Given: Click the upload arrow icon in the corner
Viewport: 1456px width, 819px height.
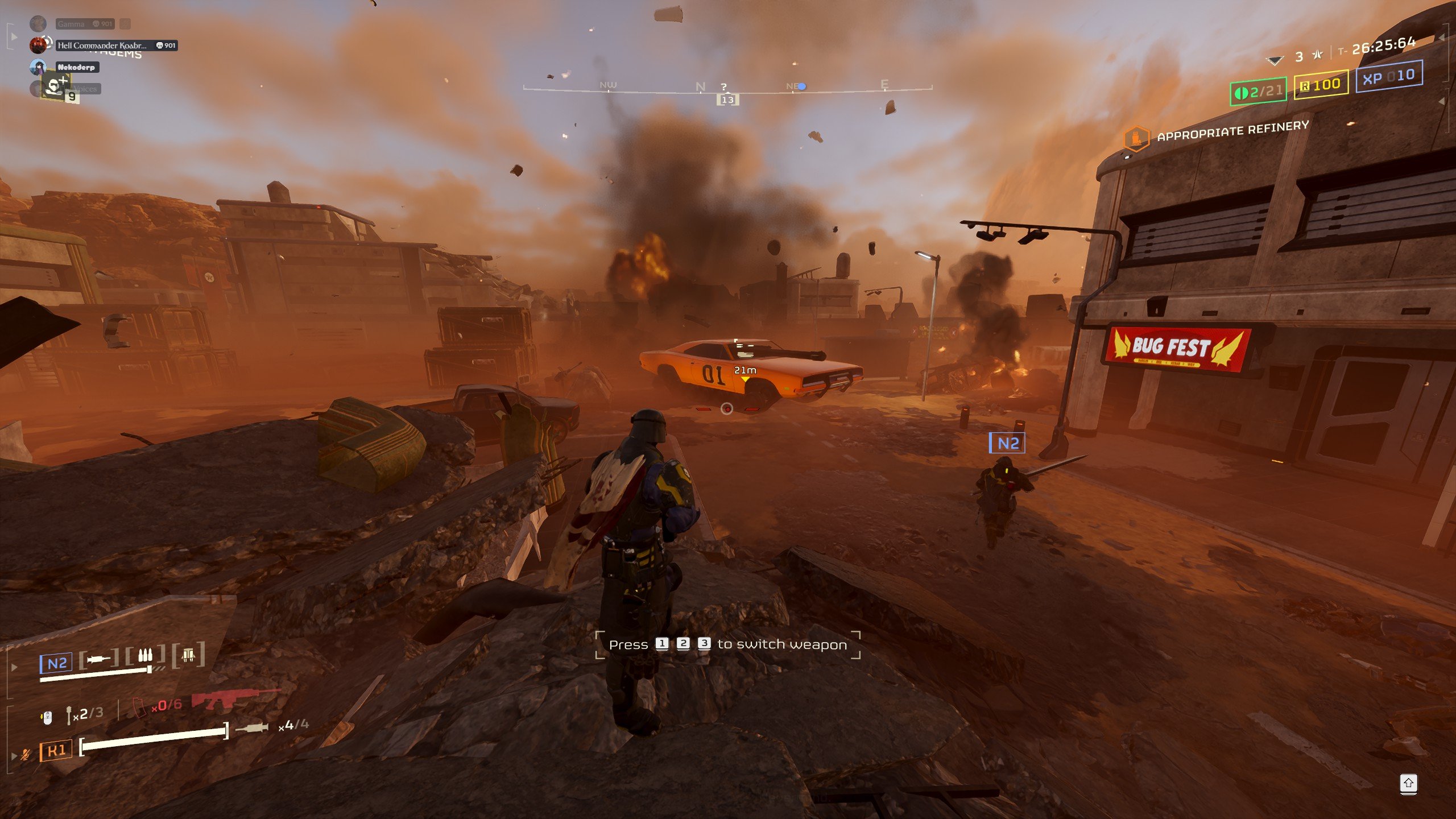Looking at the screenshot, I should click(1408, 783).
